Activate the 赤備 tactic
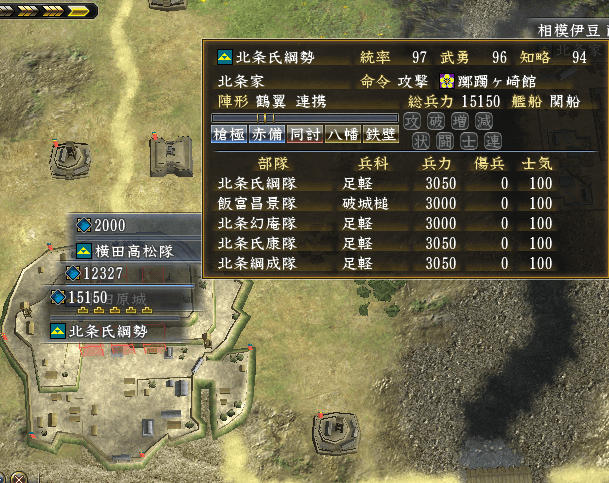 point(267,135)
